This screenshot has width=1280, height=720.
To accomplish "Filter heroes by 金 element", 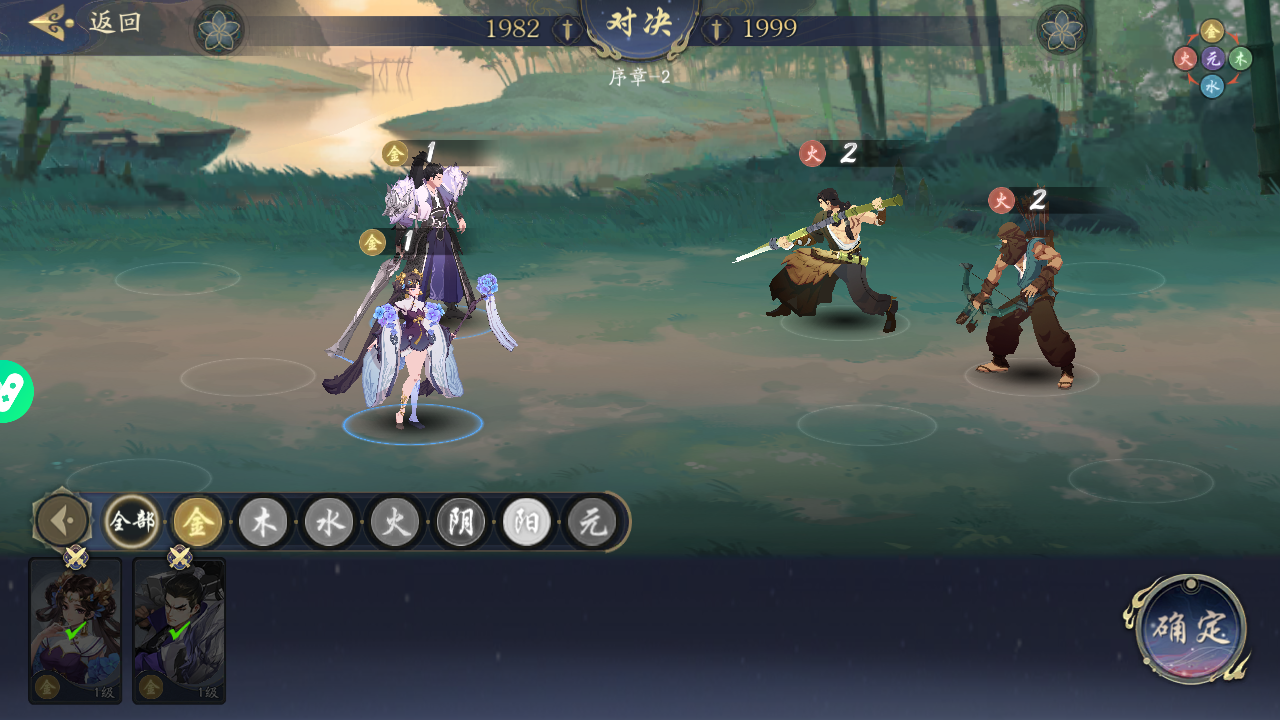I will pyautogui.click(x=198, y=522).
